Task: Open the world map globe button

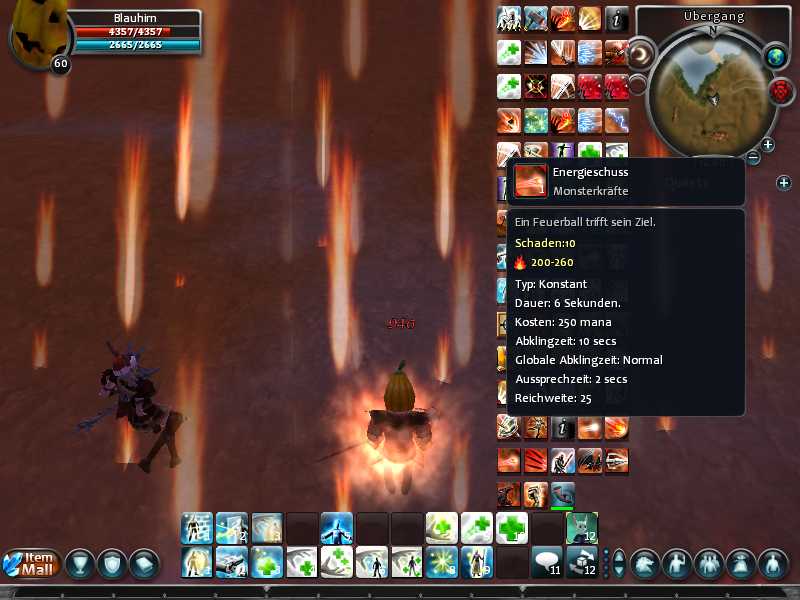Action: (x=776, y=56)
